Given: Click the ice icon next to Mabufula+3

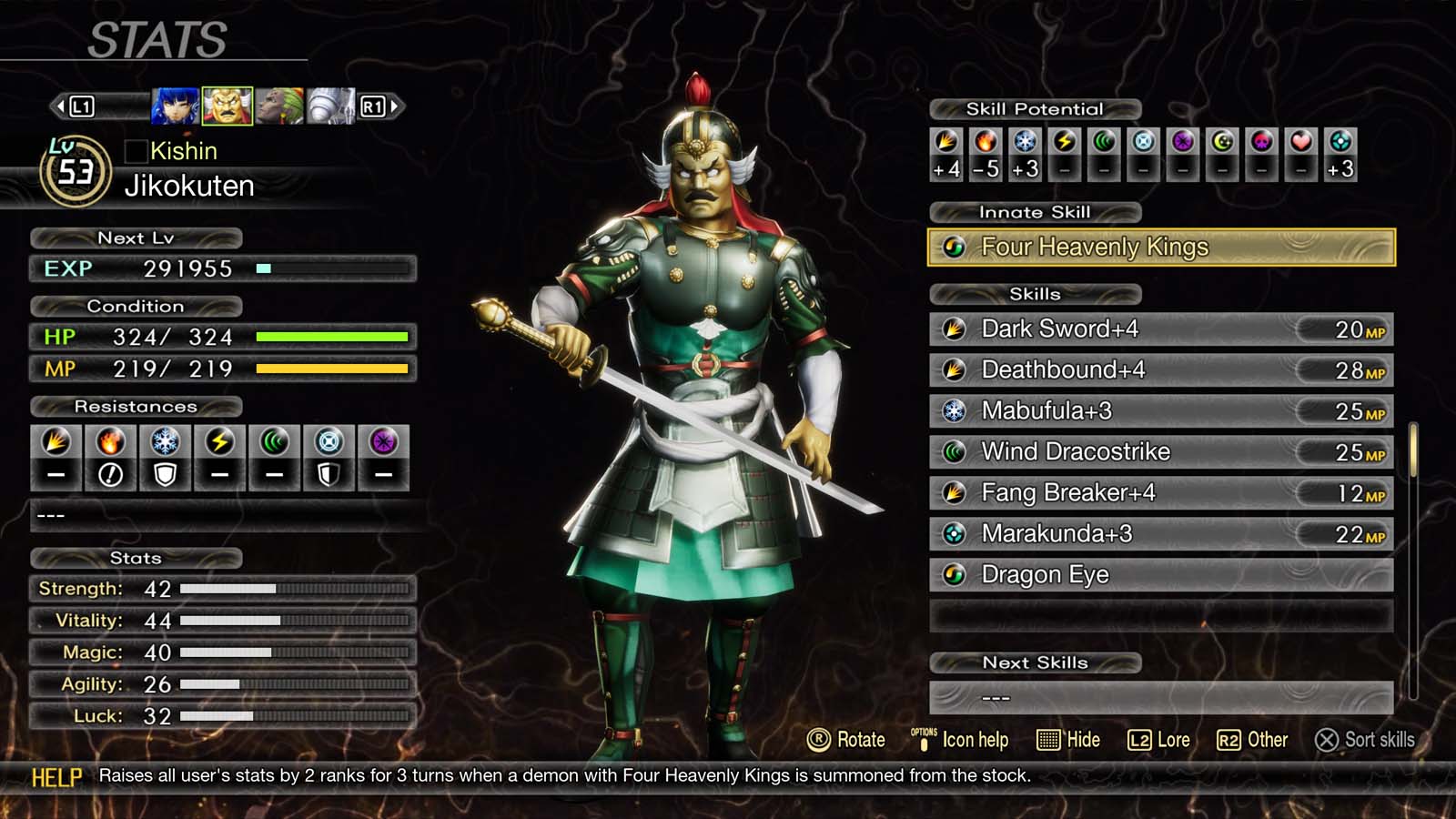Looking at the screenshot, I should (x=954, y=410).
